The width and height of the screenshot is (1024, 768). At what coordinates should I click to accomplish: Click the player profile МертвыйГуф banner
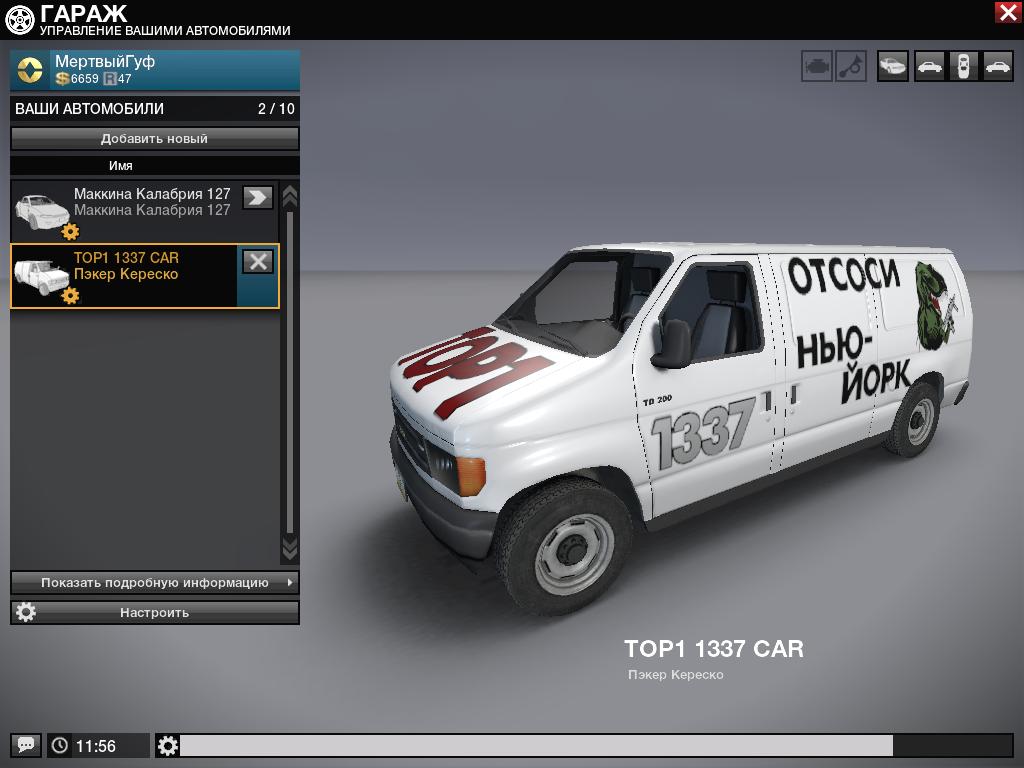[x=155, y=70]
